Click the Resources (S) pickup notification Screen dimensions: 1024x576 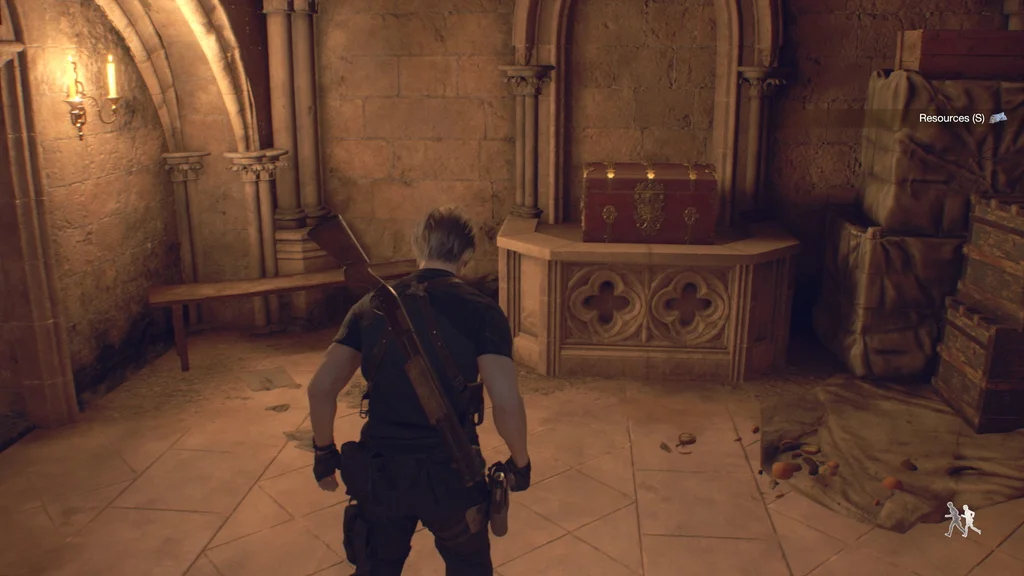(961, 118)
